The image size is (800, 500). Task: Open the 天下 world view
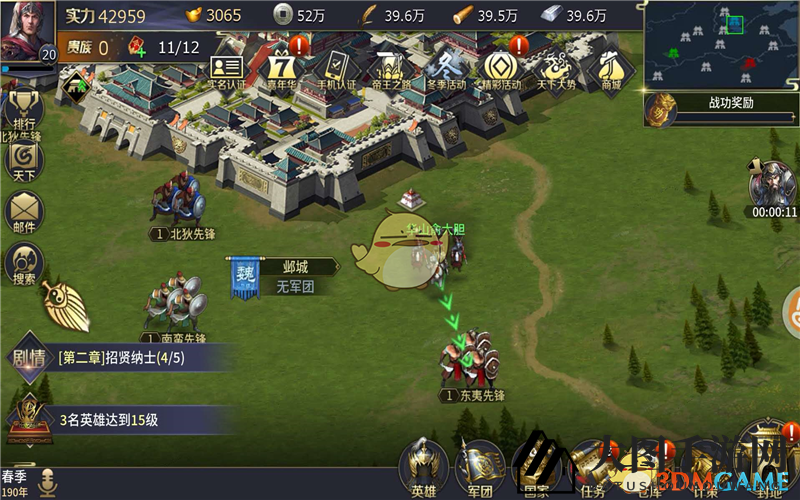coord(22,160)
